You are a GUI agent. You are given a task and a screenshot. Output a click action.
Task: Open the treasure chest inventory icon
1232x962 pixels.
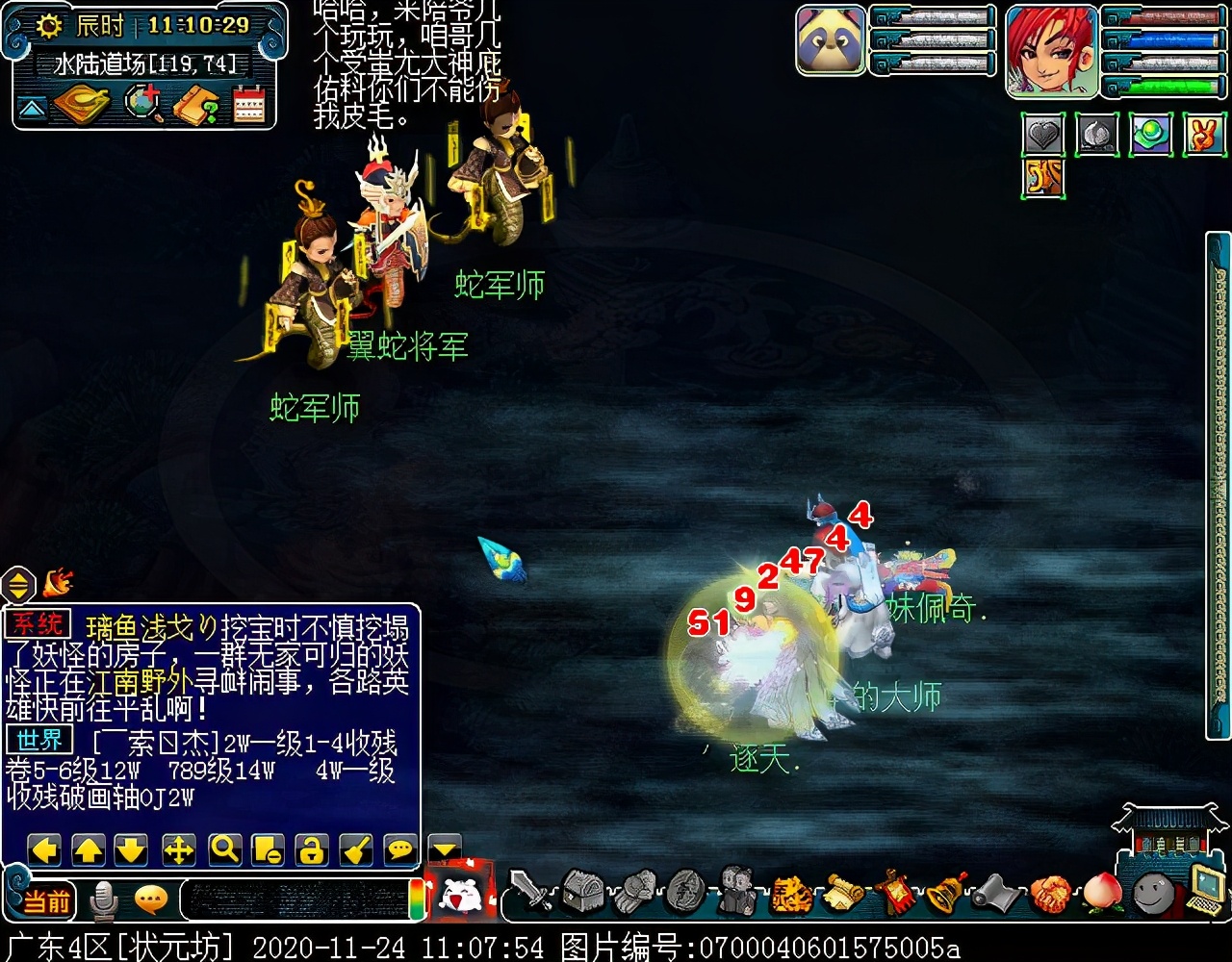582,892
